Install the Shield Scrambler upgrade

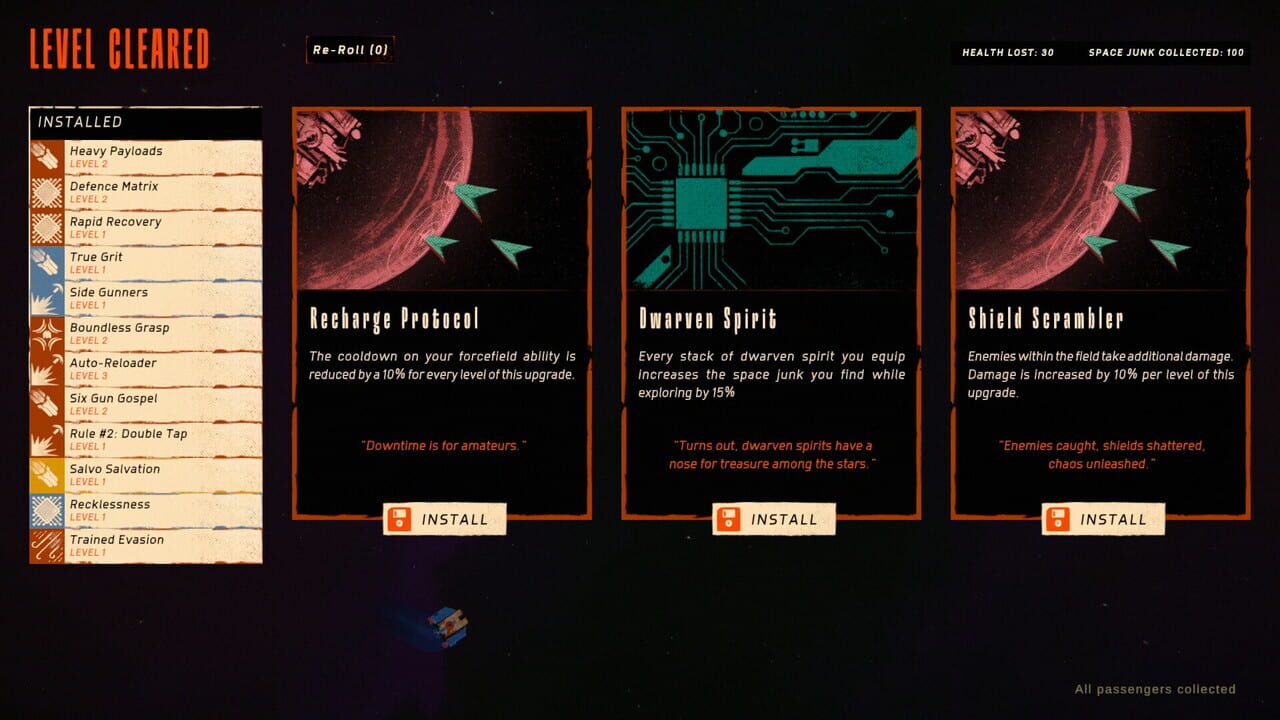pyautogui.click(x=1103, y=519)
